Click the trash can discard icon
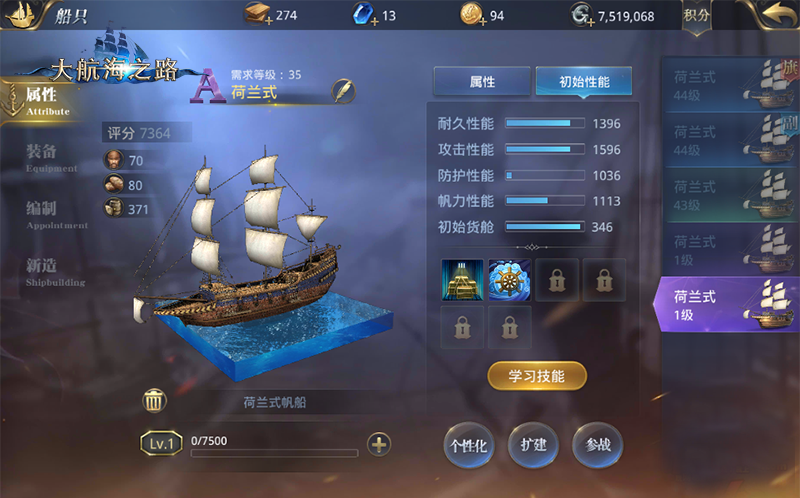Screen dimensions: 800x498 click(154, 402)
